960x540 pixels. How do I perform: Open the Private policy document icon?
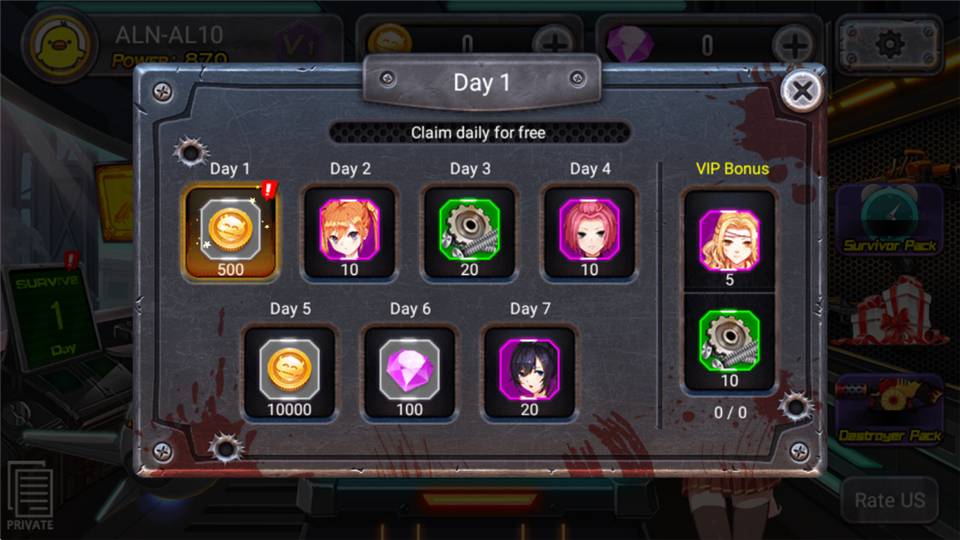(30, 497)
